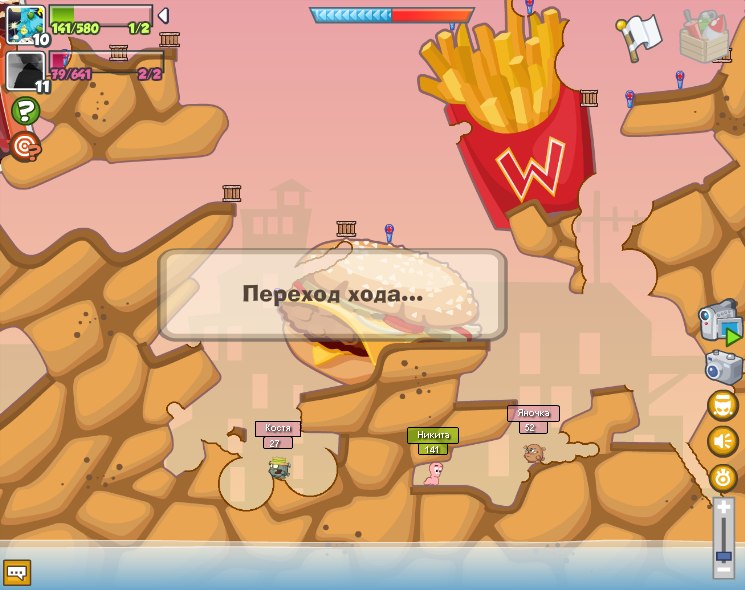Image resolution: width=745 pixels, height=590 pixels.
Task: Toggle sound with the speaker button
Action: point(722,441)
